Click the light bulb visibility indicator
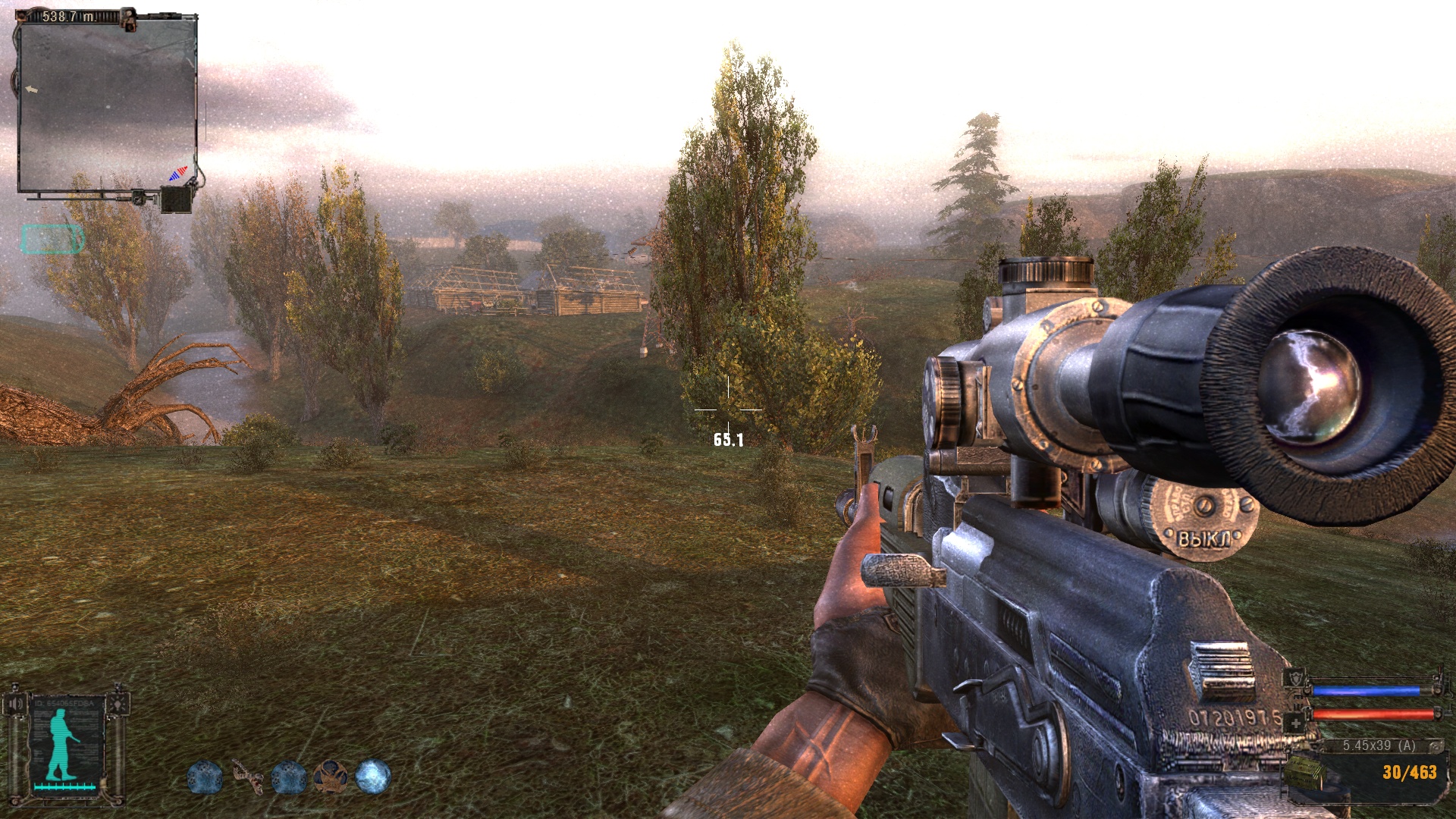This screenshot has height=819, width=1456. coord(116,704)
